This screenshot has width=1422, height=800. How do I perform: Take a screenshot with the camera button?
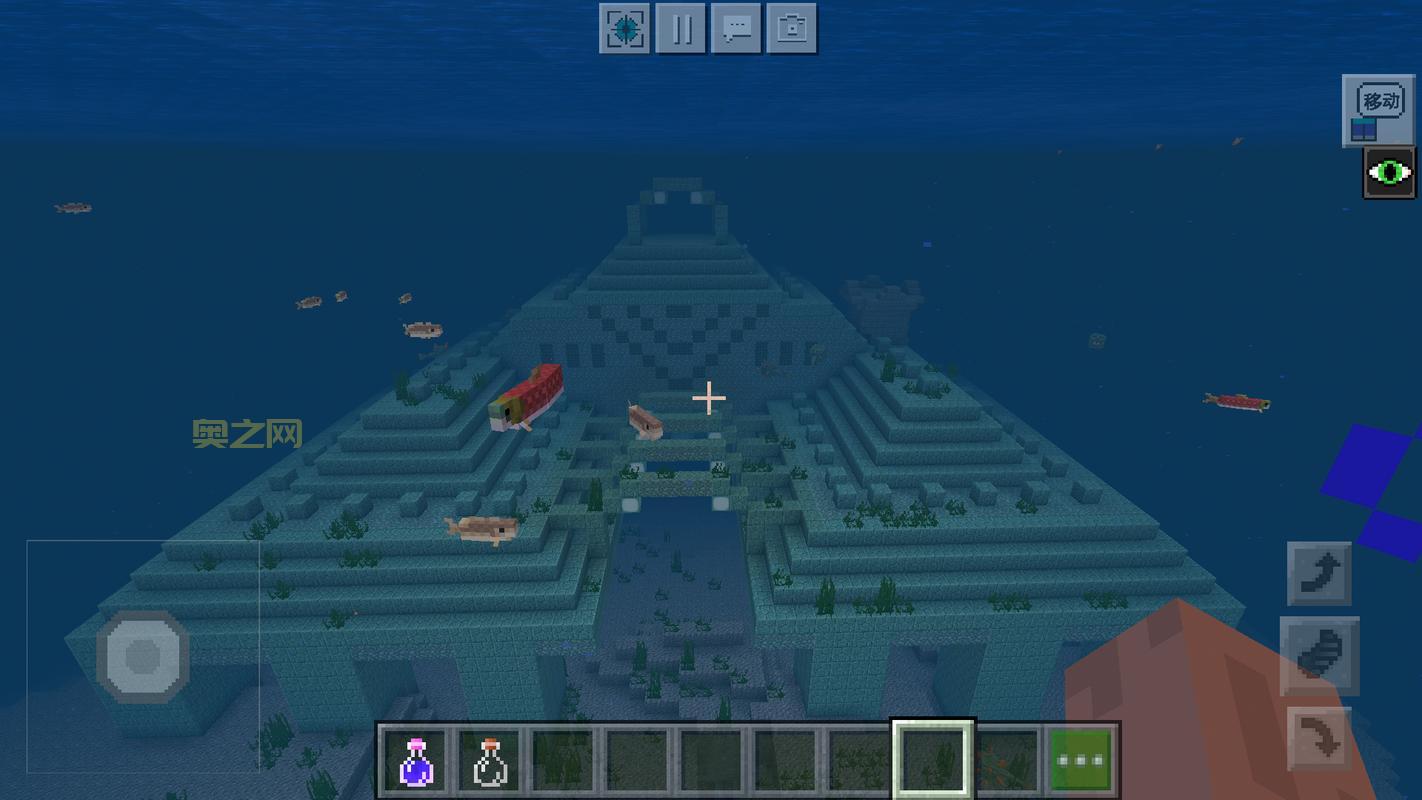click(792, 28)
